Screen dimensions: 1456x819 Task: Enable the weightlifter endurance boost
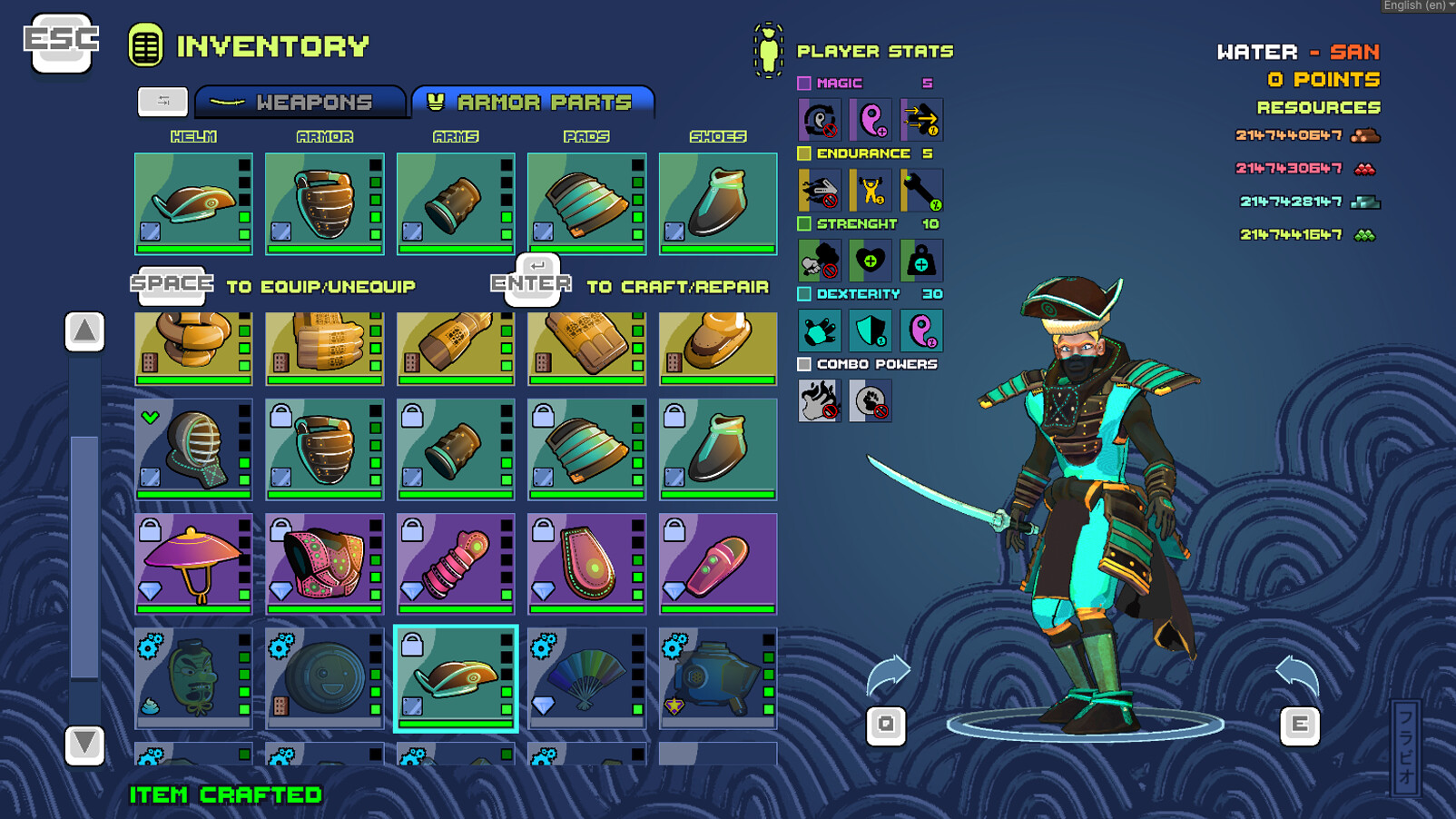coord(869,190)
